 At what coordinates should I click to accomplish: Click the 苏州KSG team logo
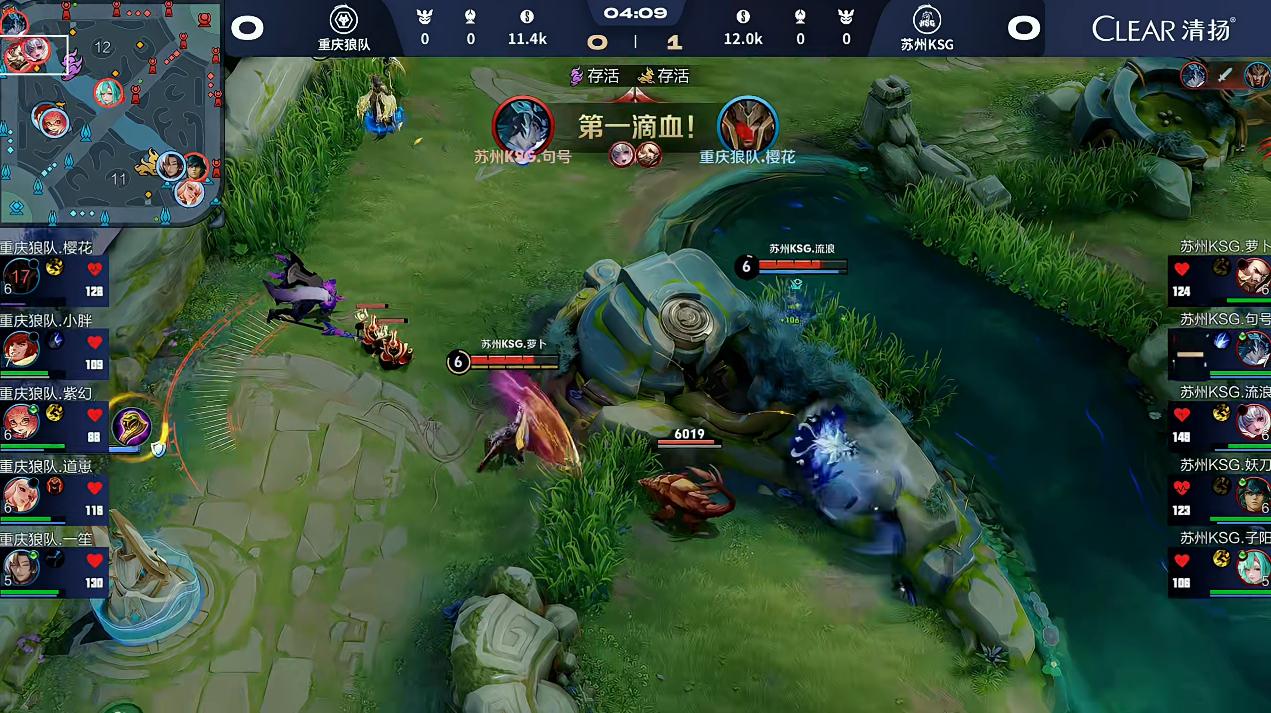coord(926,19)
